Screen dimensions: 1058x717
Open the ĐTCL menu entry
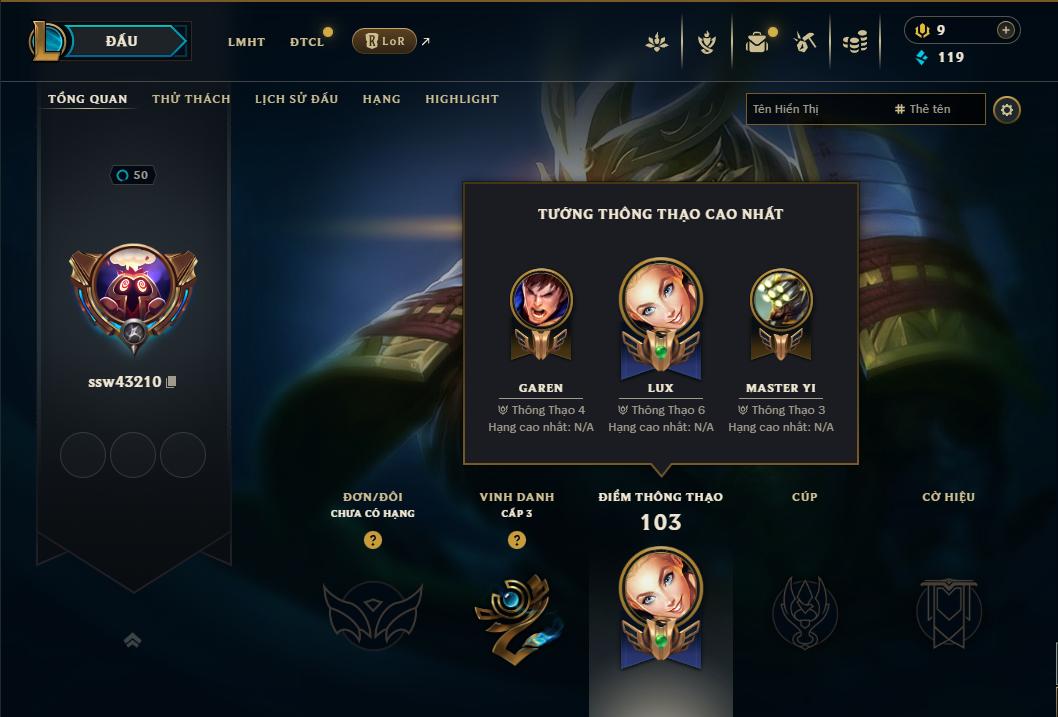[x=307, y=42]
